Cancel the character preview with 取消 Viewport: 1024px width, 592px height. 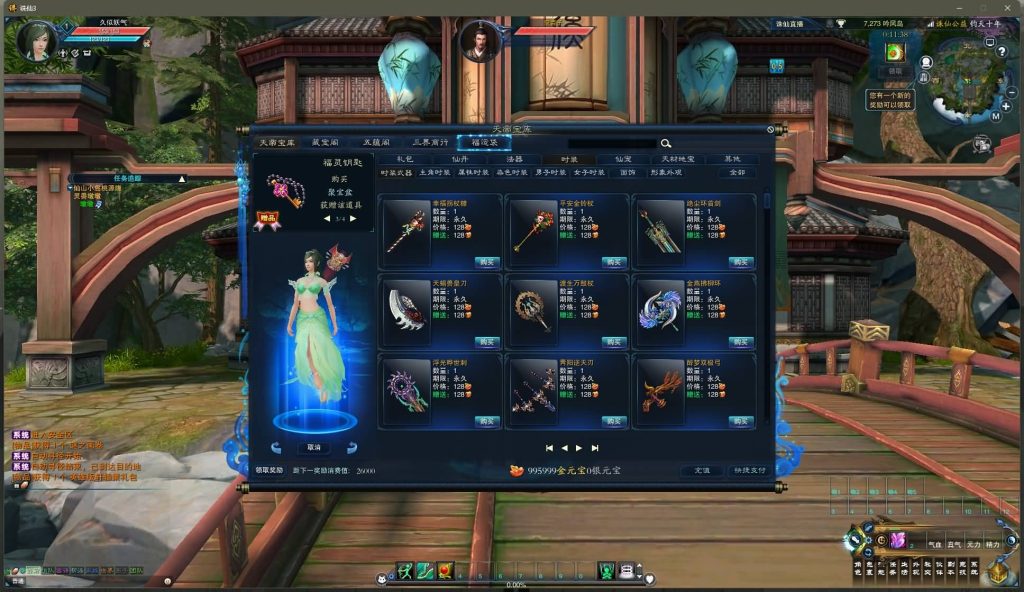click(314, 447)
